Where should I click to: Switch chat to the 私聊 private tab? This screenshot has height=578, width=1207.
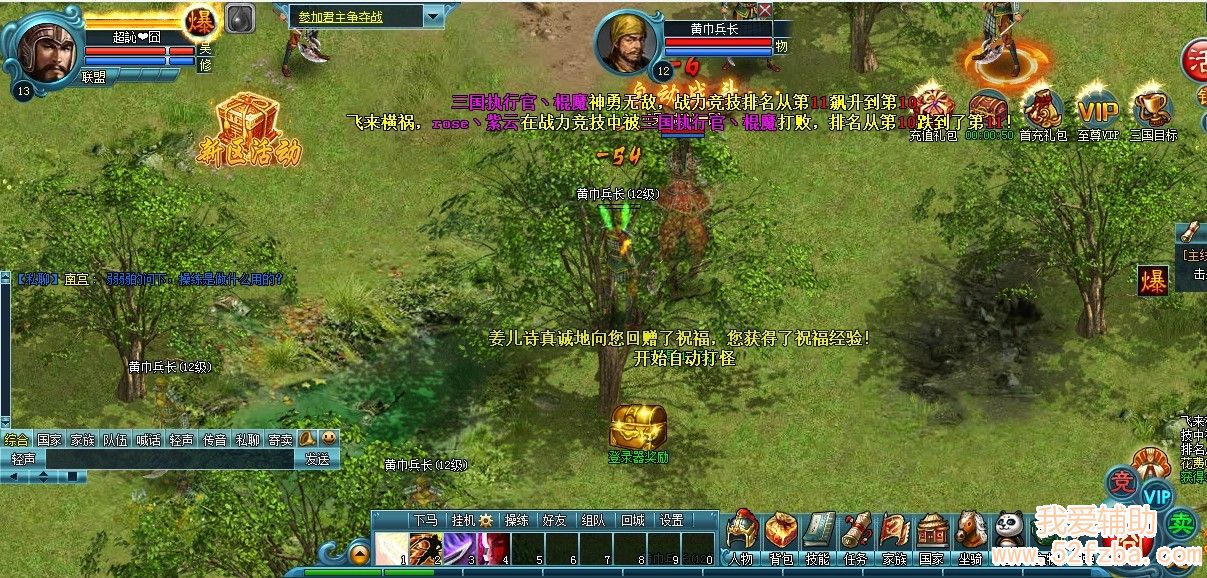247,439
